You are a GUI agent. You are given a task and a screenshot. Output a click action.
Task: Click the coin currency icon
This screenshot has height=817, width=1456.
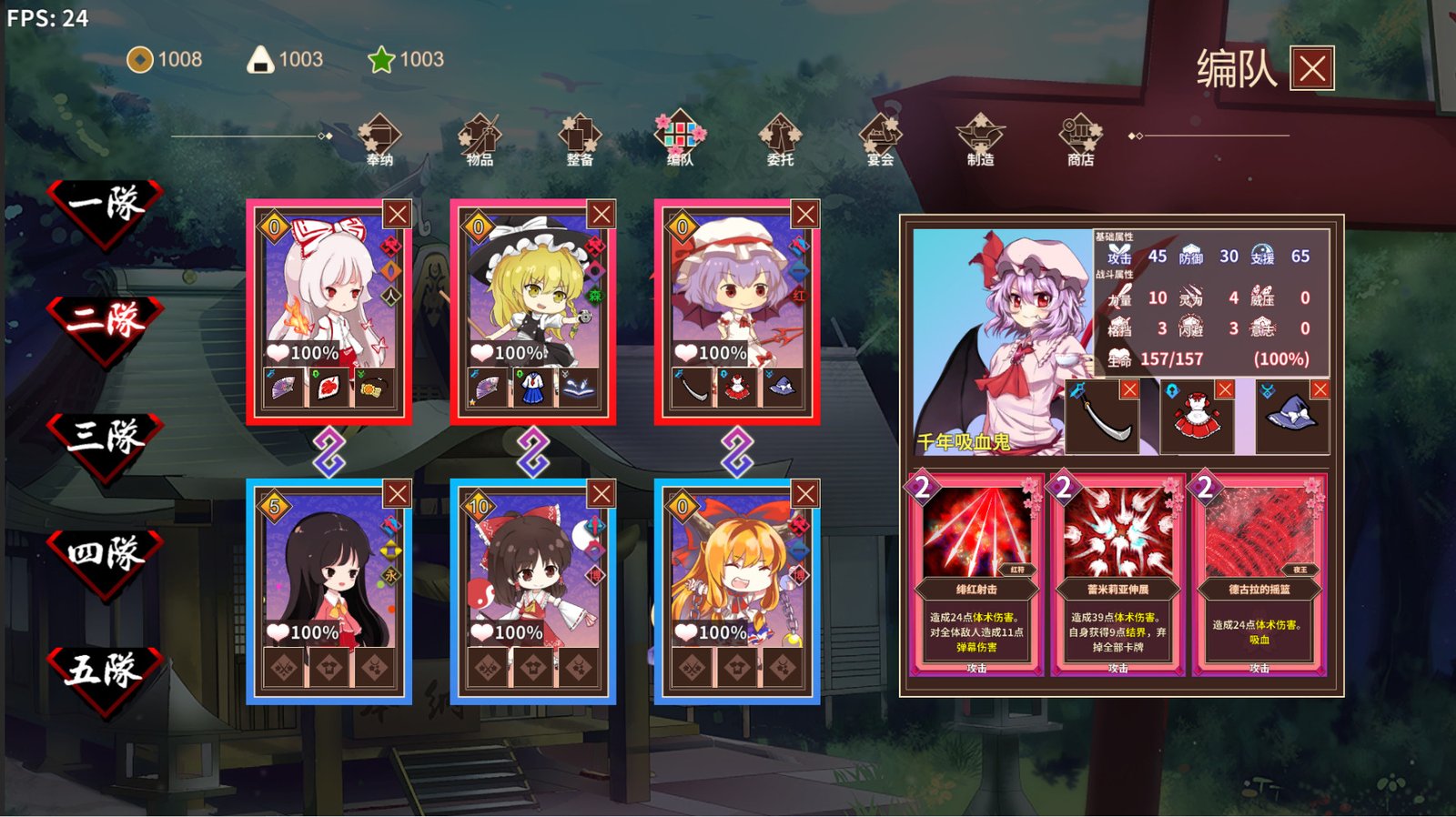point(139,60)
